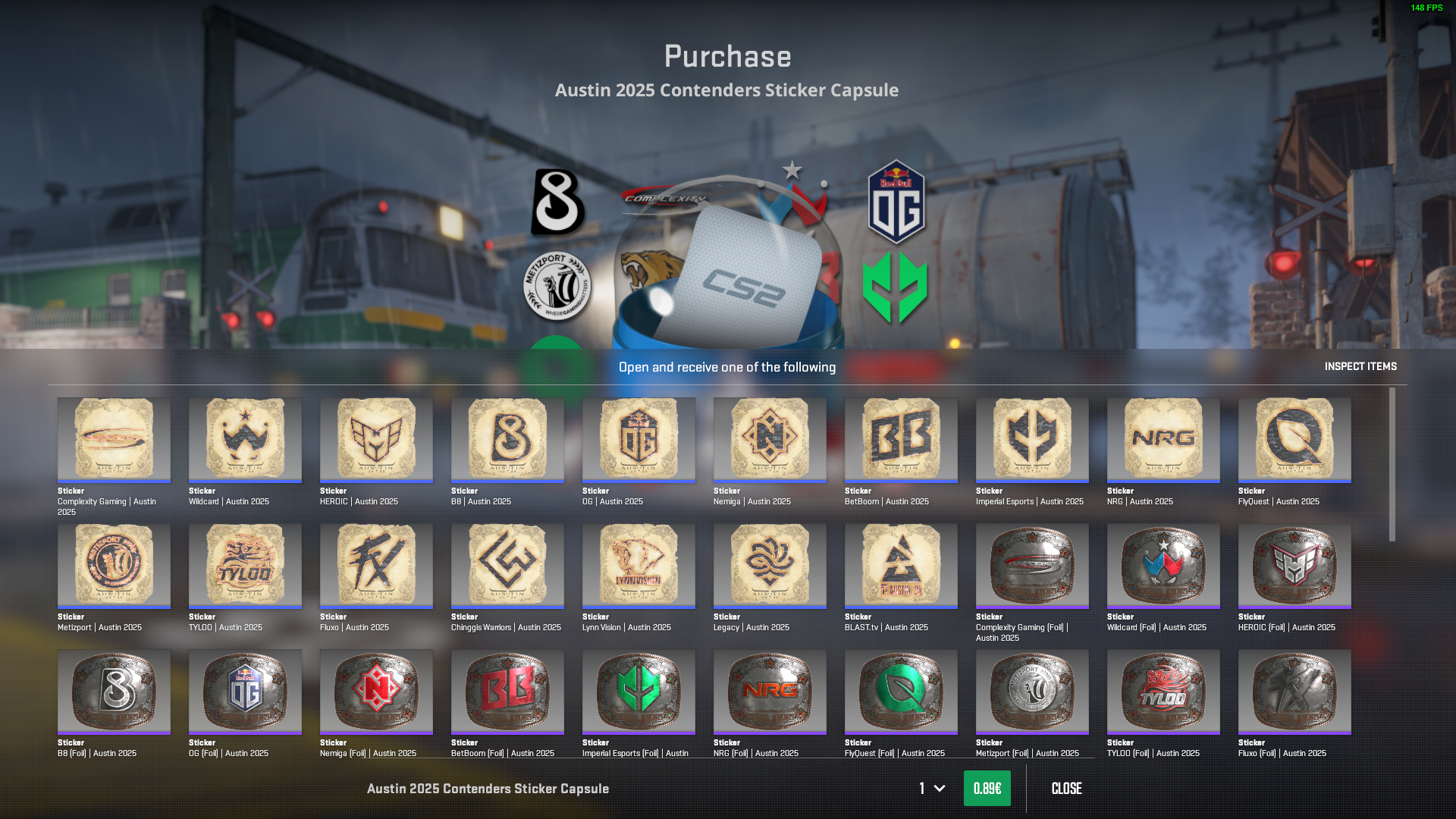
Task: Select the TYLOO paper sticker
Action: pos(245,565)
